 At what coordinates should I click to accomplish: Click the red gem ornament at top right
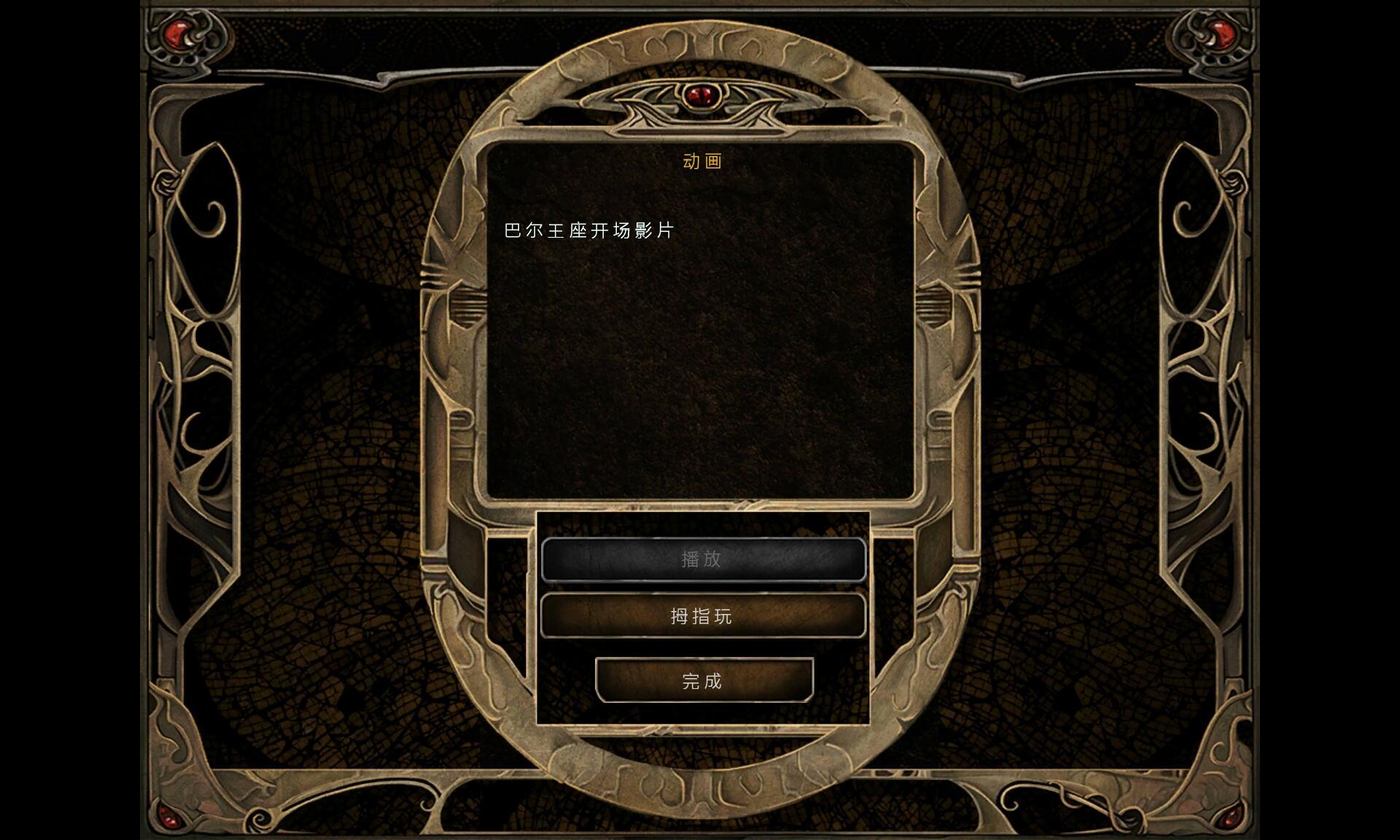1224,33
